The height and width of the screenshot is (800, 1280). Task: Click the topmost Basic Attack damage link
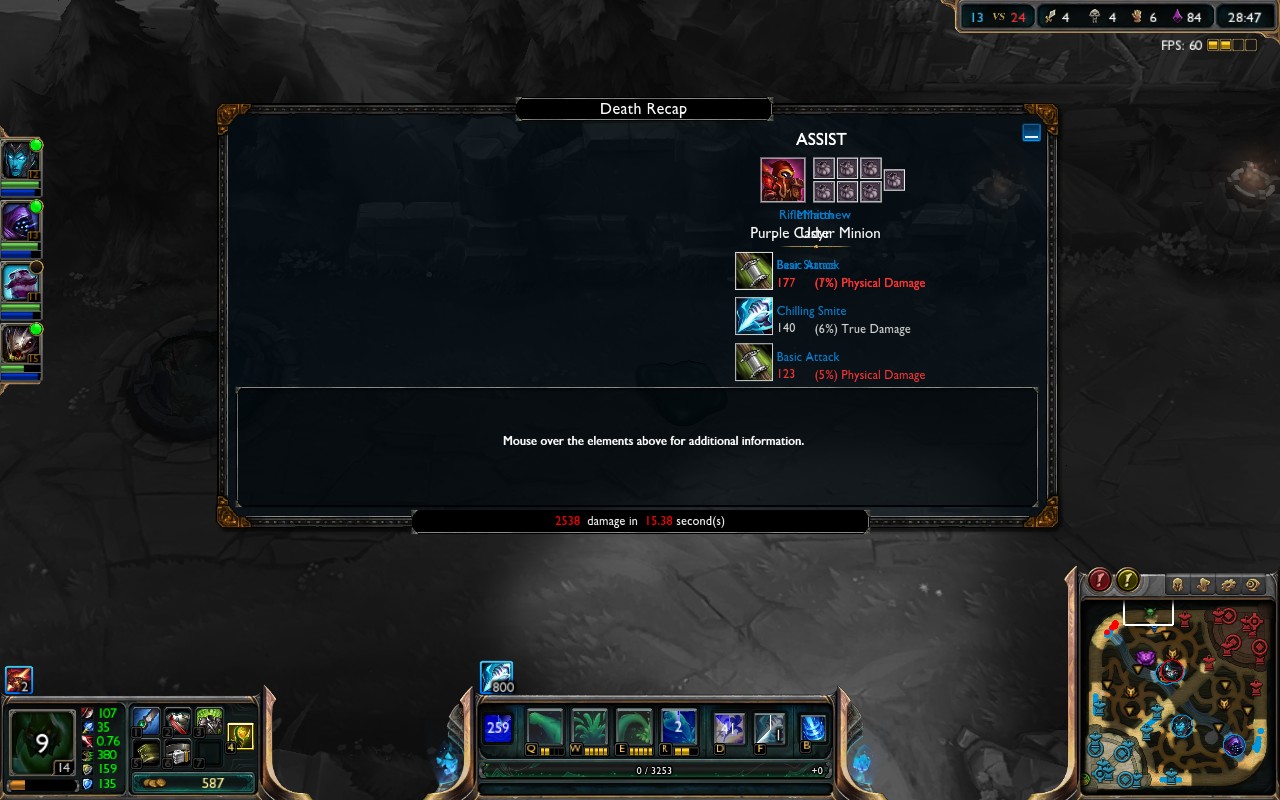pos(807,264)
